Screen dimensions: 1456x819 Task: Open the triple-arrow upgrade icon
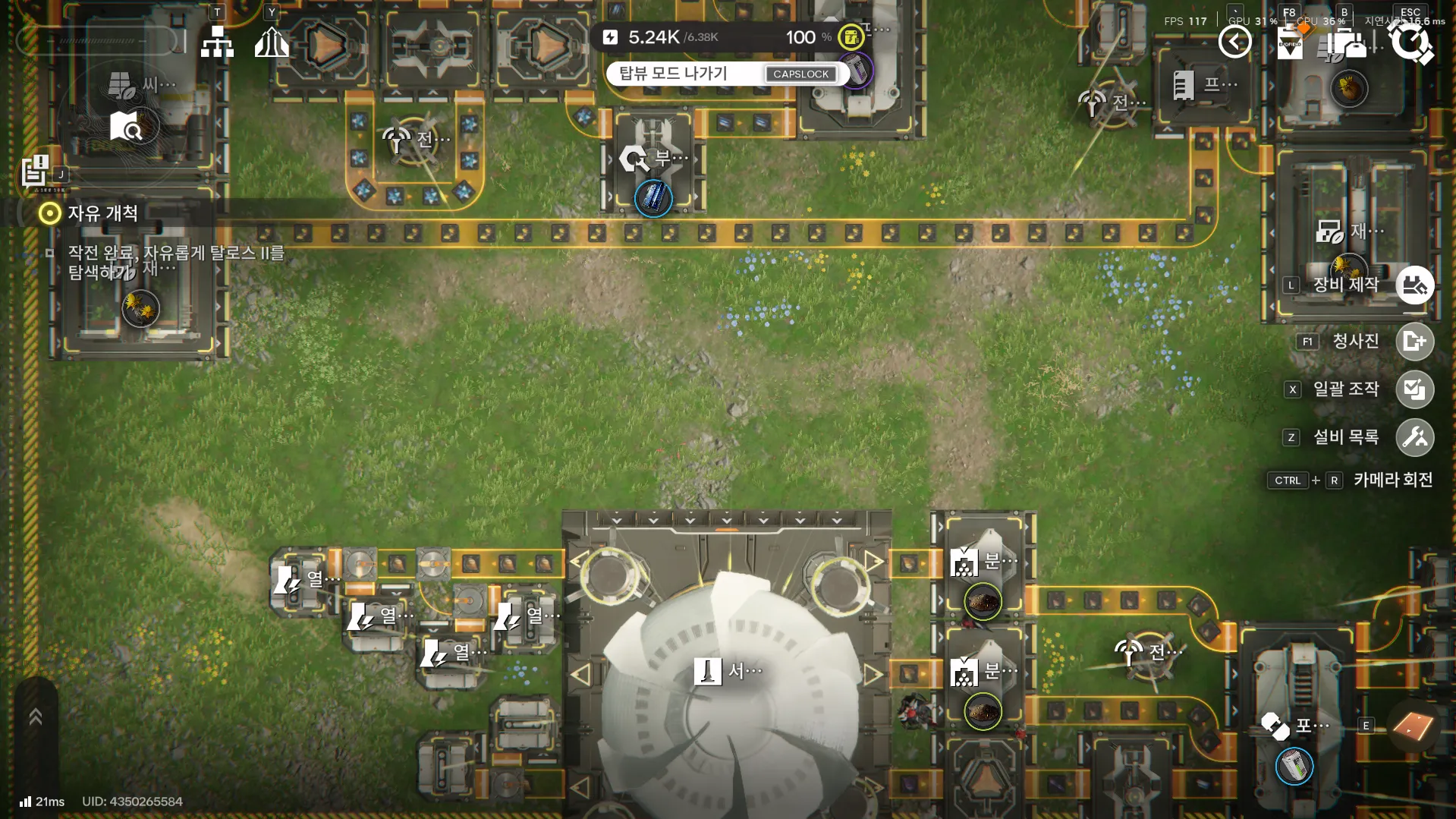(x=272, y=42)
